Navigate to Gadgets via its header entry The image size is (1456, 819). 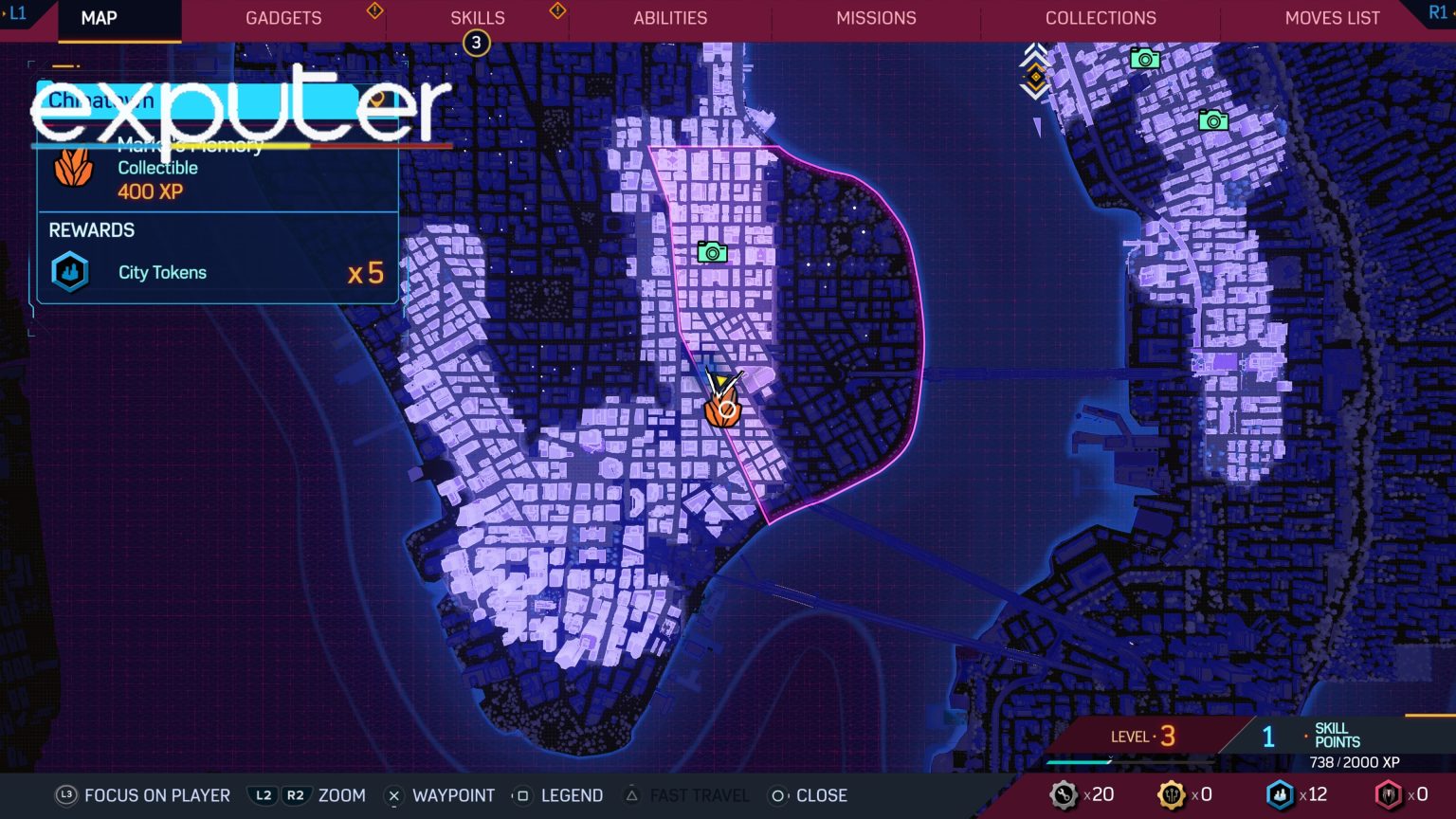tap(282, 17)
